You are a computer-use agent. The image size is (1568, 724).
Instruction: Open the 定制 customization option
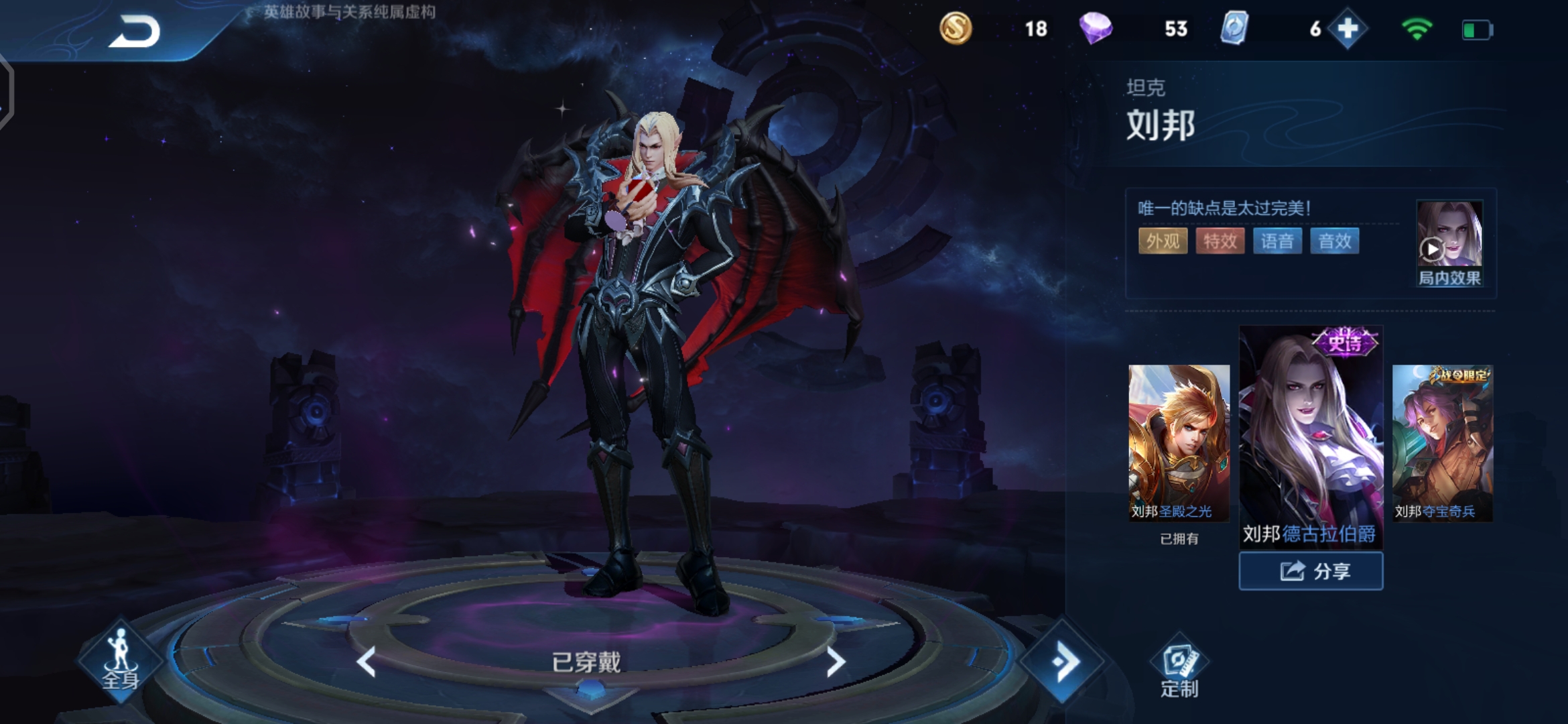[x=1179, y=667]
